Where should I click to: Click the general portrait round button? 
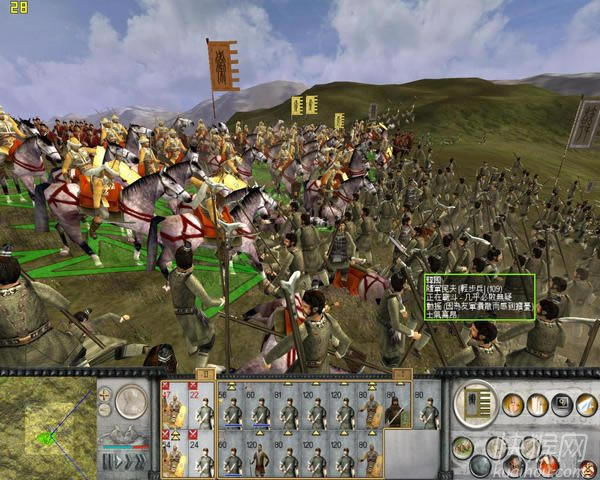click(513, 404)
